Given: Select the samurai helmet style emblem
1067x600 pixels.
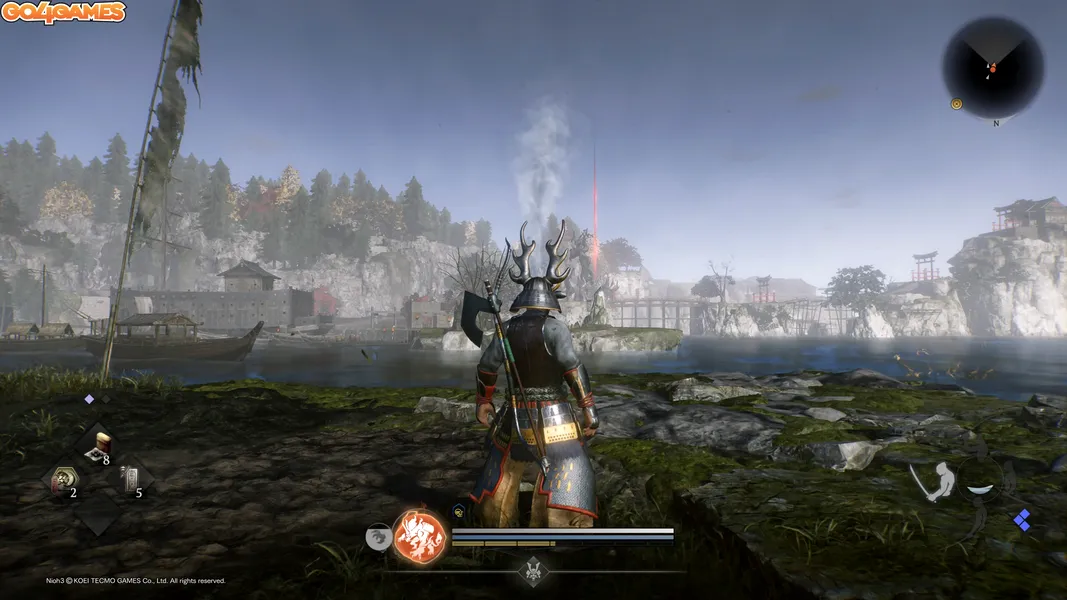Looking at the screenshot, I should click(534, 572).
